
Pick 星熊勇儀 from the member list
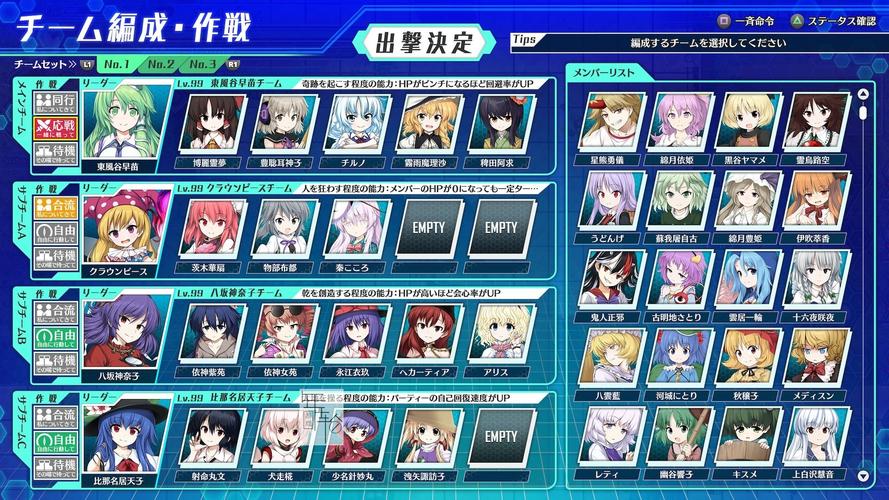coord(612,122)
